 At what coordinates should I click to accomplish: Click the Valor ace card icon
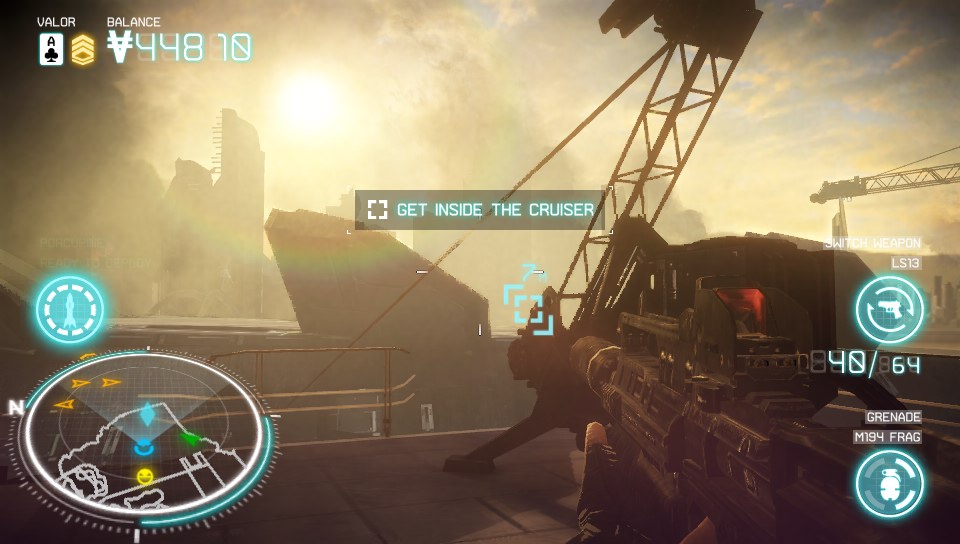click(x=51, y=49)
